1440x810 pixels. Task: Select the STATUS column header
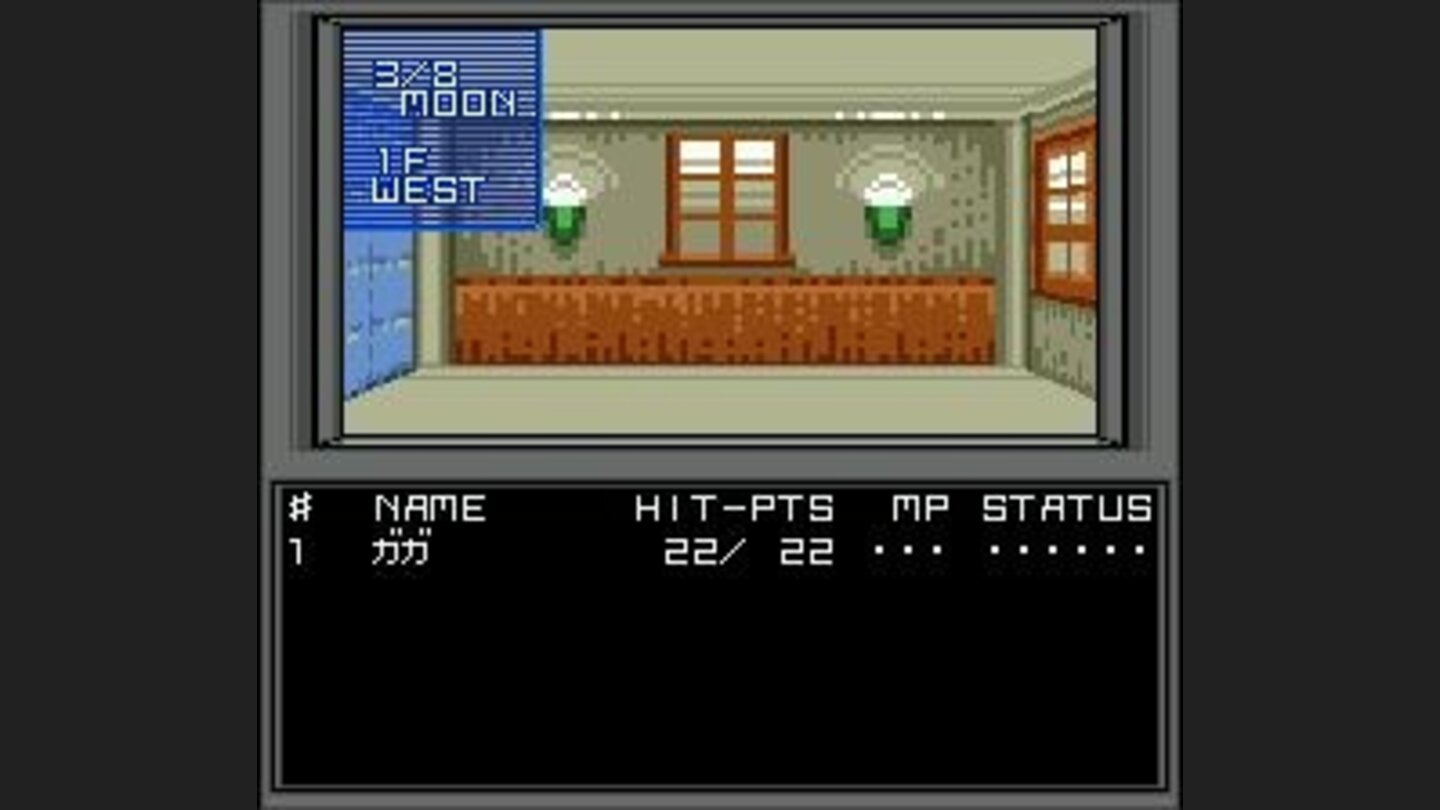pyautogui.click(x=1066, y=507)
